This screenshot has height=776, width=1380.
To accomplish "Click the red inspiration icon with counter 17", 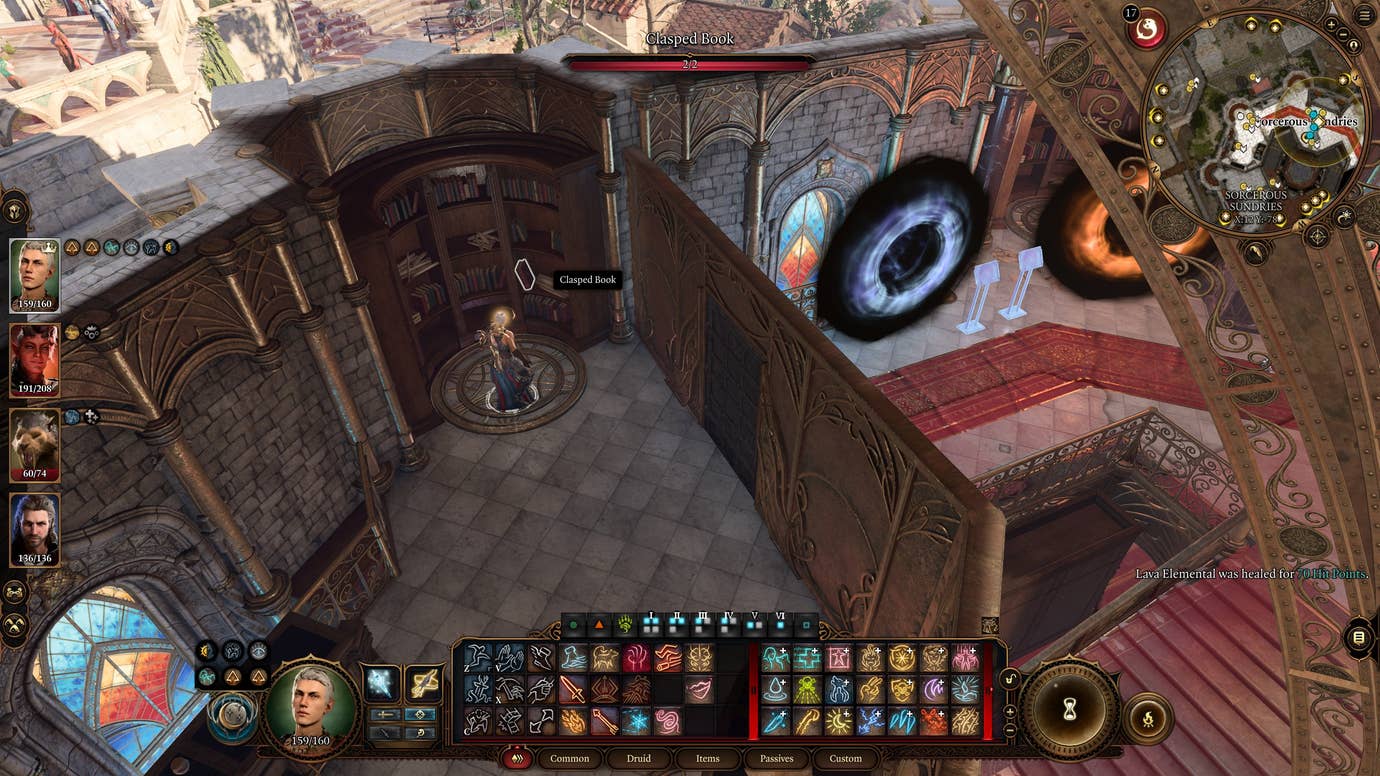I will click(1147, 28).
